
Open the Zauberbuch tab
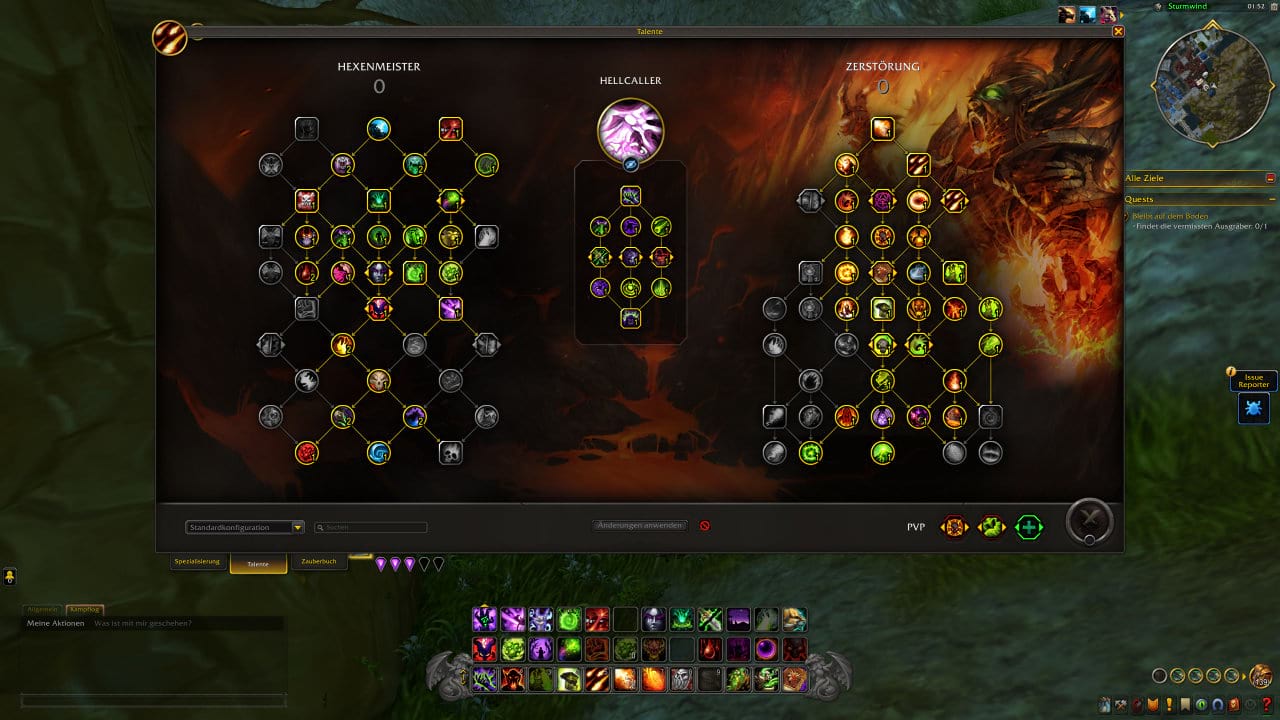tap(319, 562)
